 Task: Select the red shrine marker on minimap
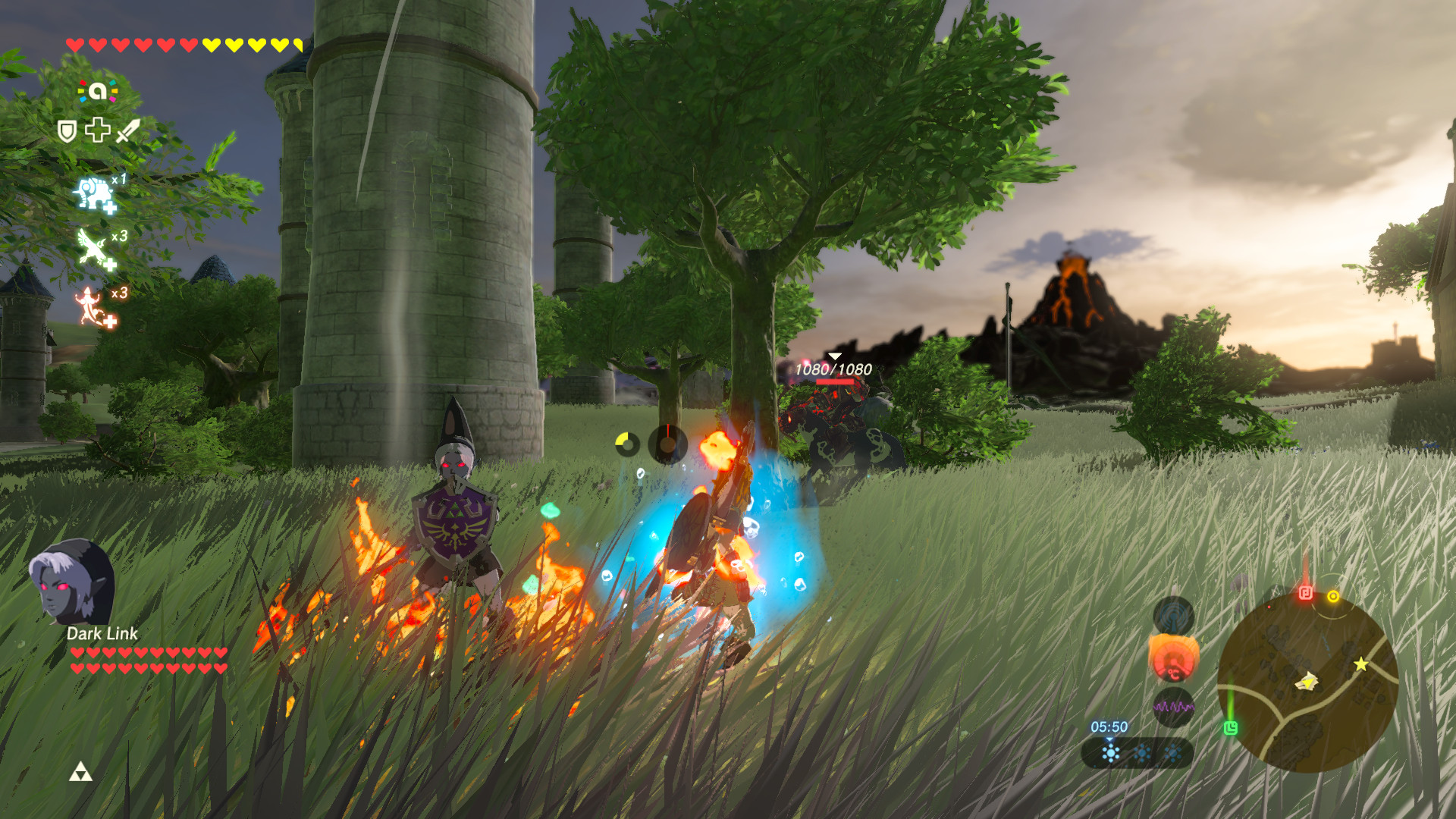(x=1305, y=593)
